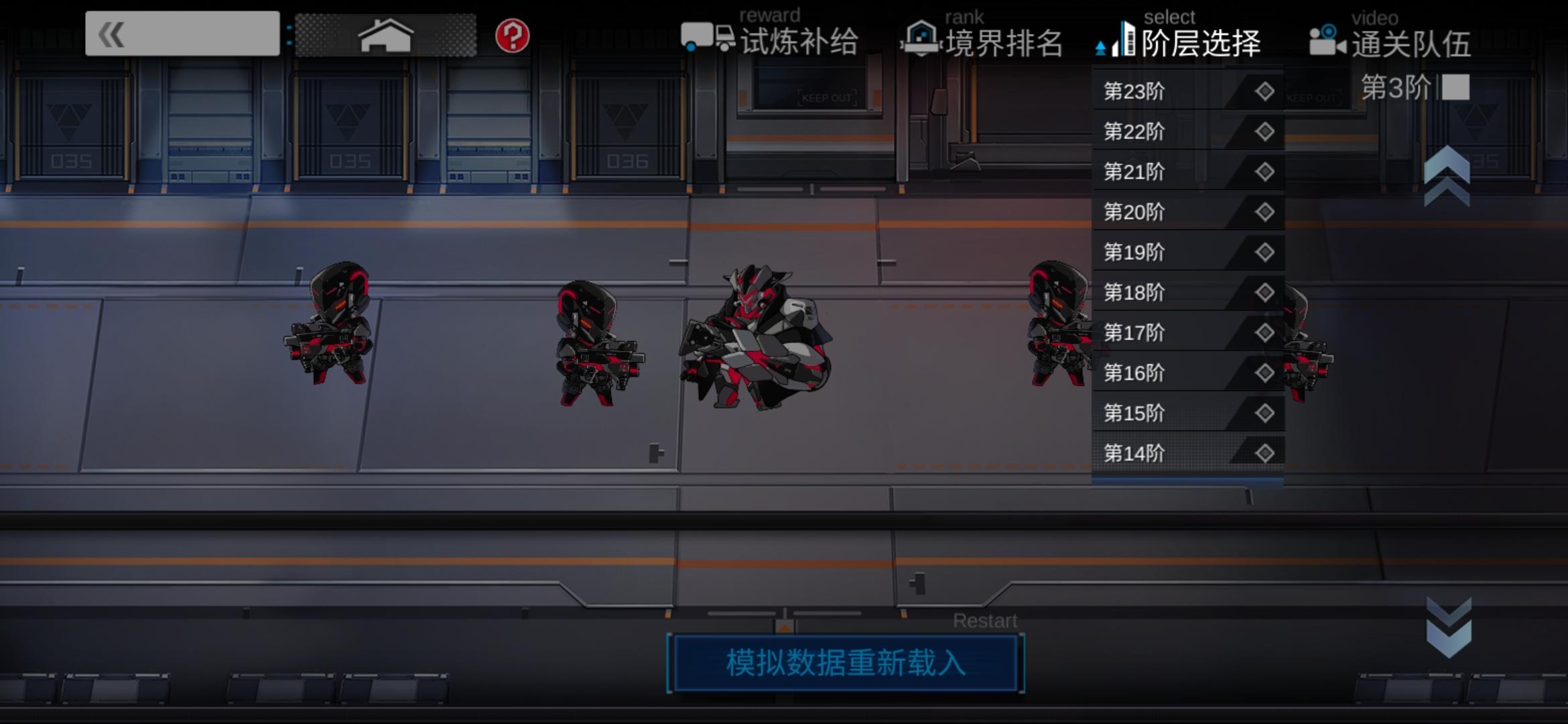Select 第15阶 in the stage dropdown list

[x=1134, y=413]
